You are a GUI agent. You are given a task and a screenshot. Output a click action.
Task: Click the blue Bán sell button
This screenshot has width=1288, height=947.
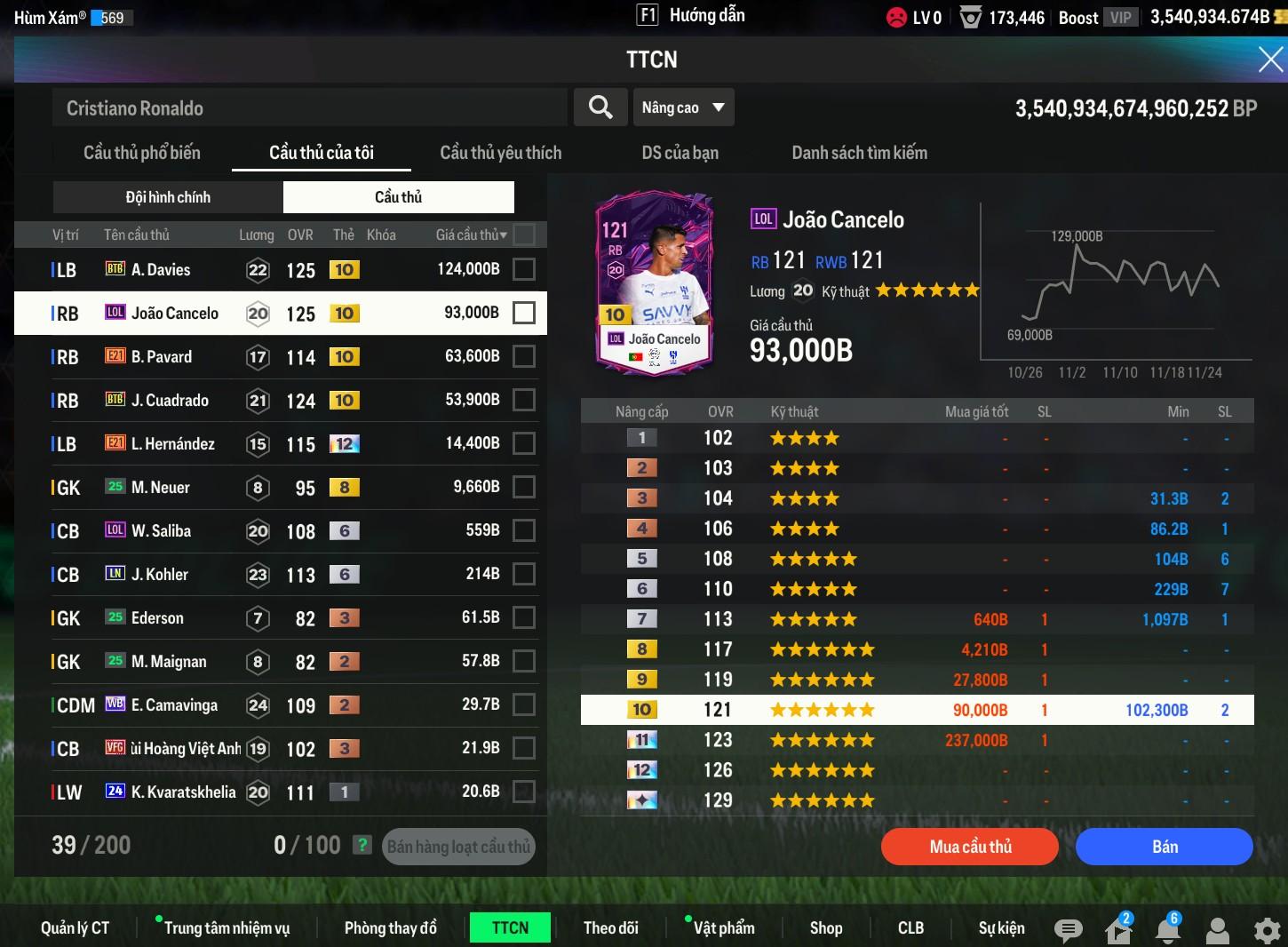(x=1164, y=847)
